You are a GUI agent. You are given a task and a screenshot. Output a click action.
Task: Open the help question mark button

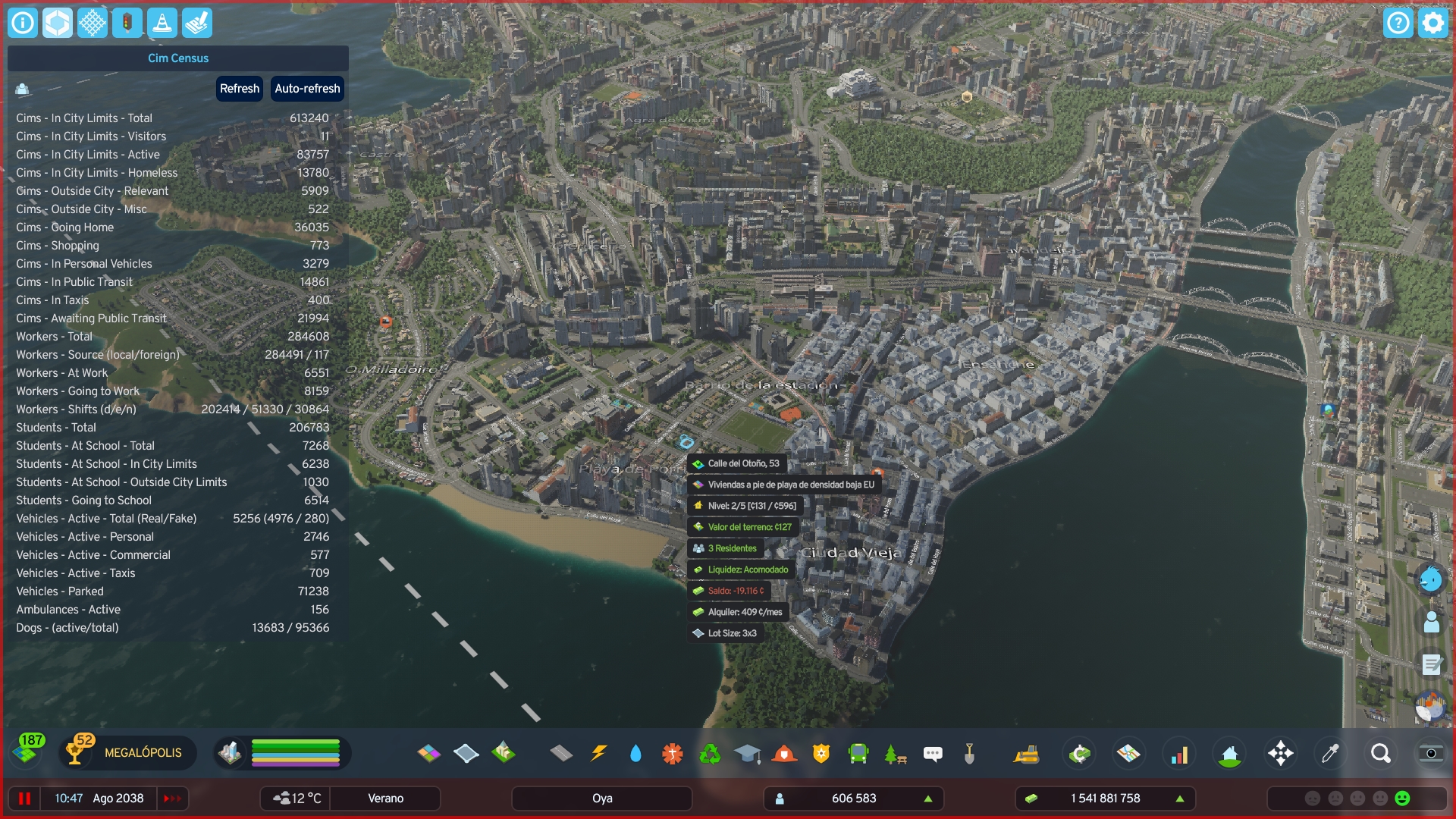pyautogui.click(x=1398, y=23)
